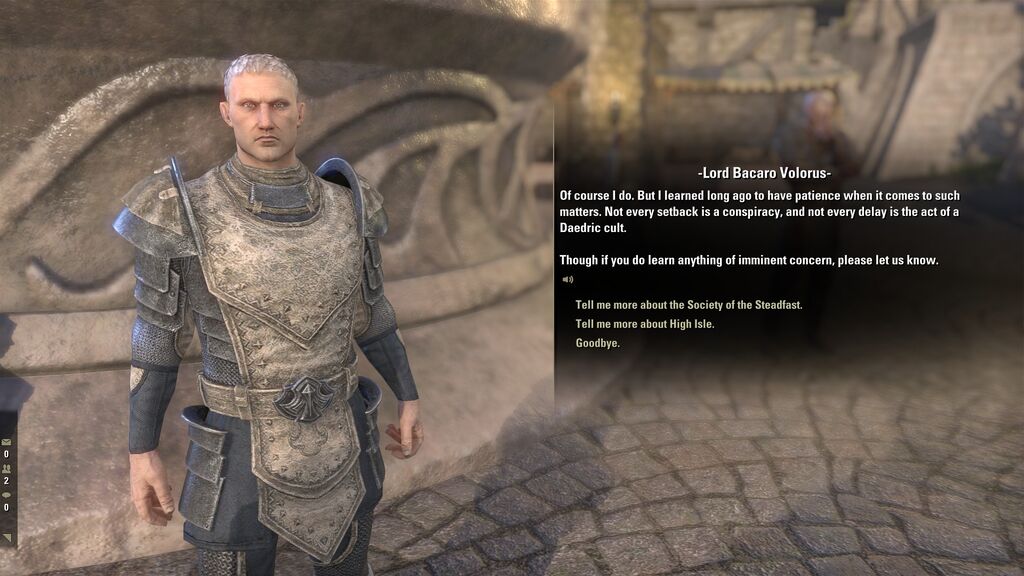Open the friends list icon
The width and height of the screenshot is (1024, 576).
6,467
